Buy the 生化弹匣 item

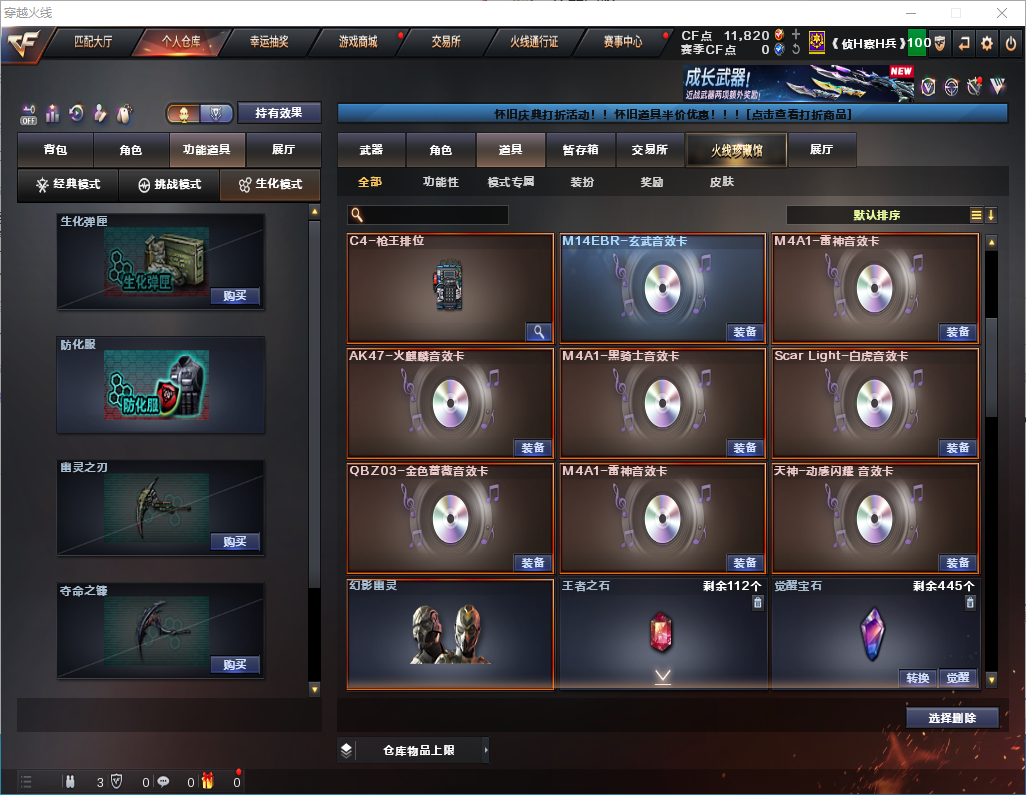click(235, 296)
